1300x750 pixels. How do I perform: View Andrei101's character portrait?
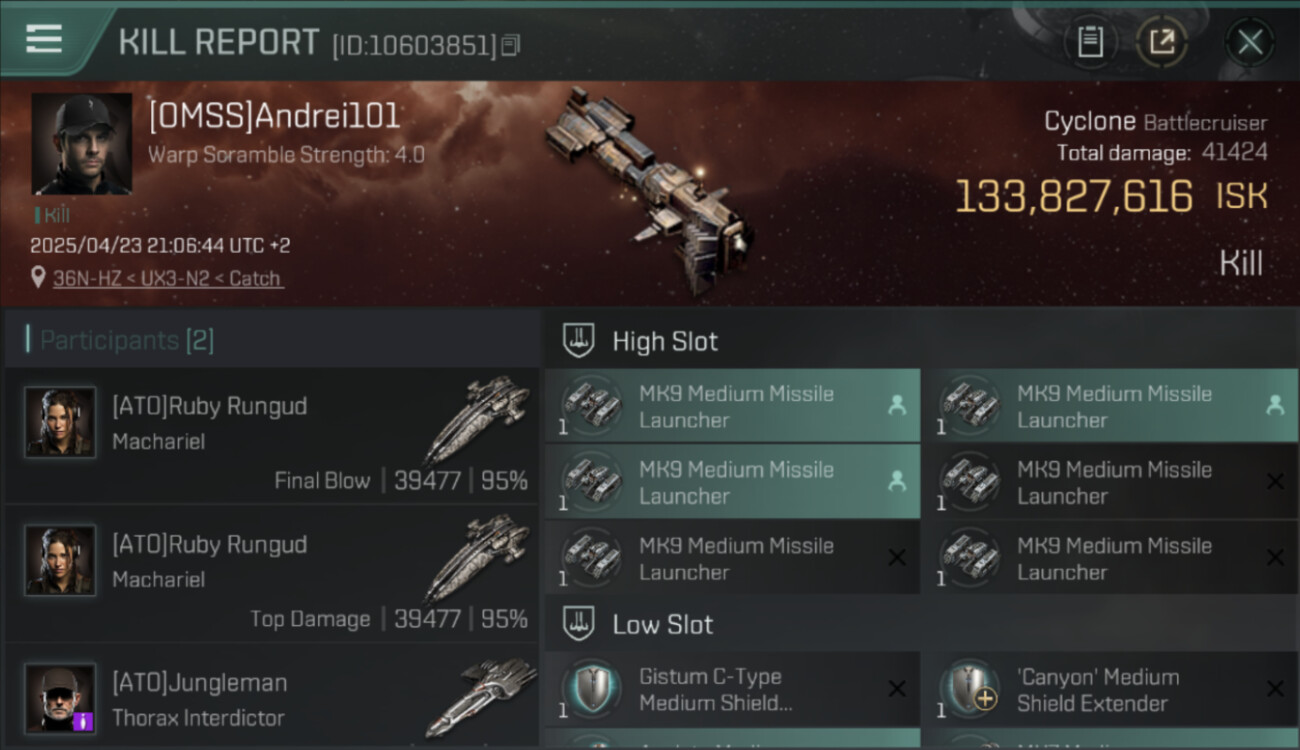(81, 144)
